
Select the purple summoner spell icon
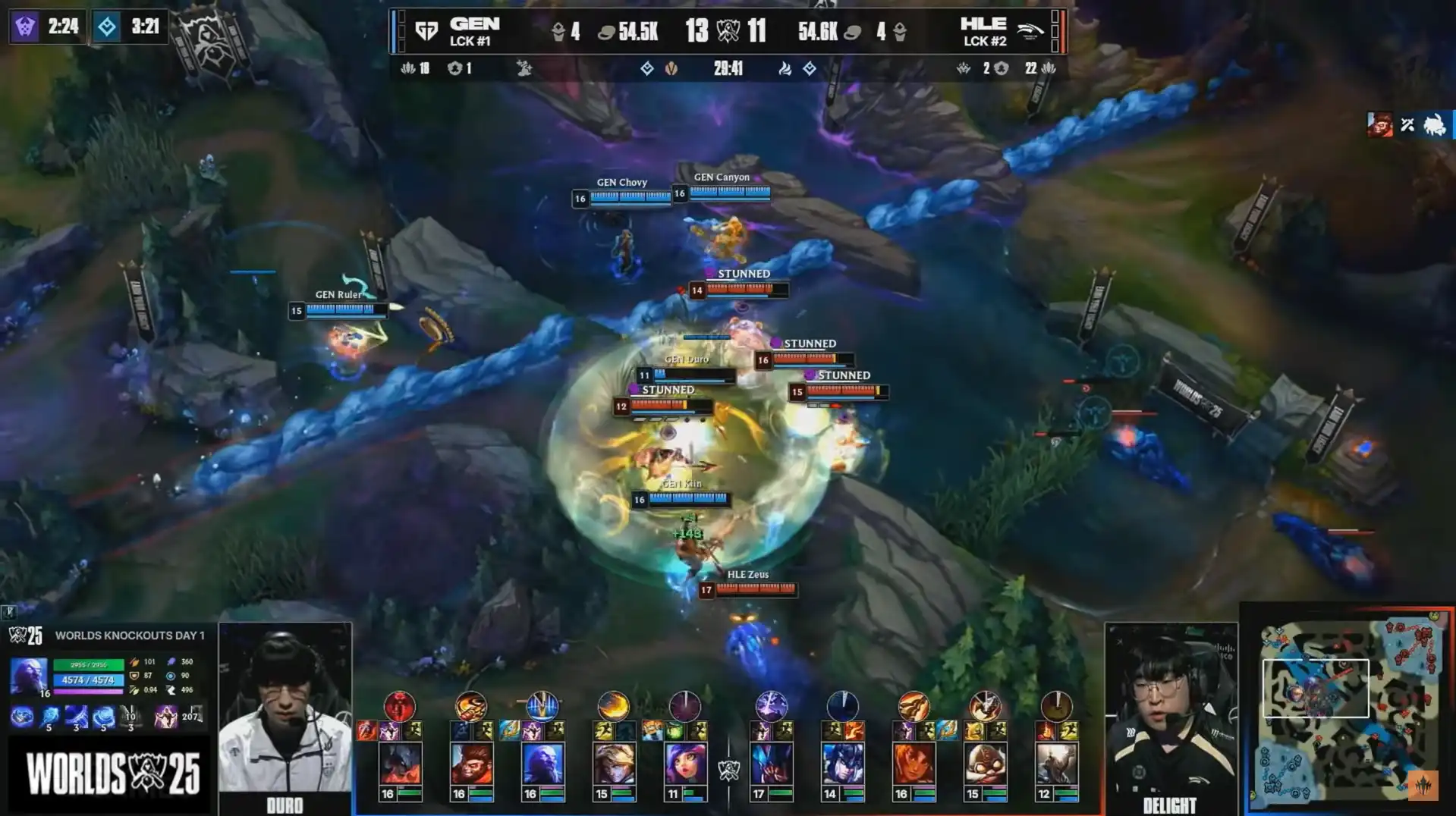click(165, 716)
